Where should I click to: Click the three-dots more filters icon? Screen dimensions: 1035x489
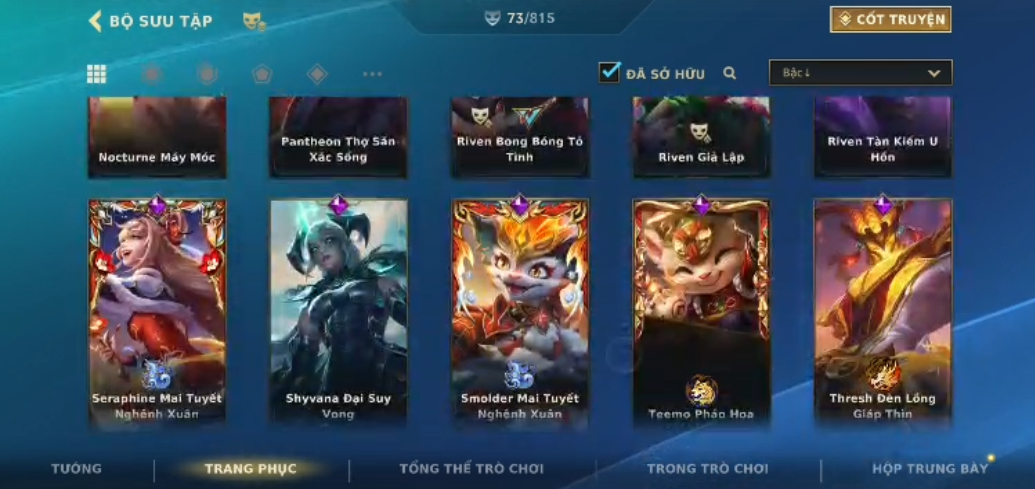[372, 74]
